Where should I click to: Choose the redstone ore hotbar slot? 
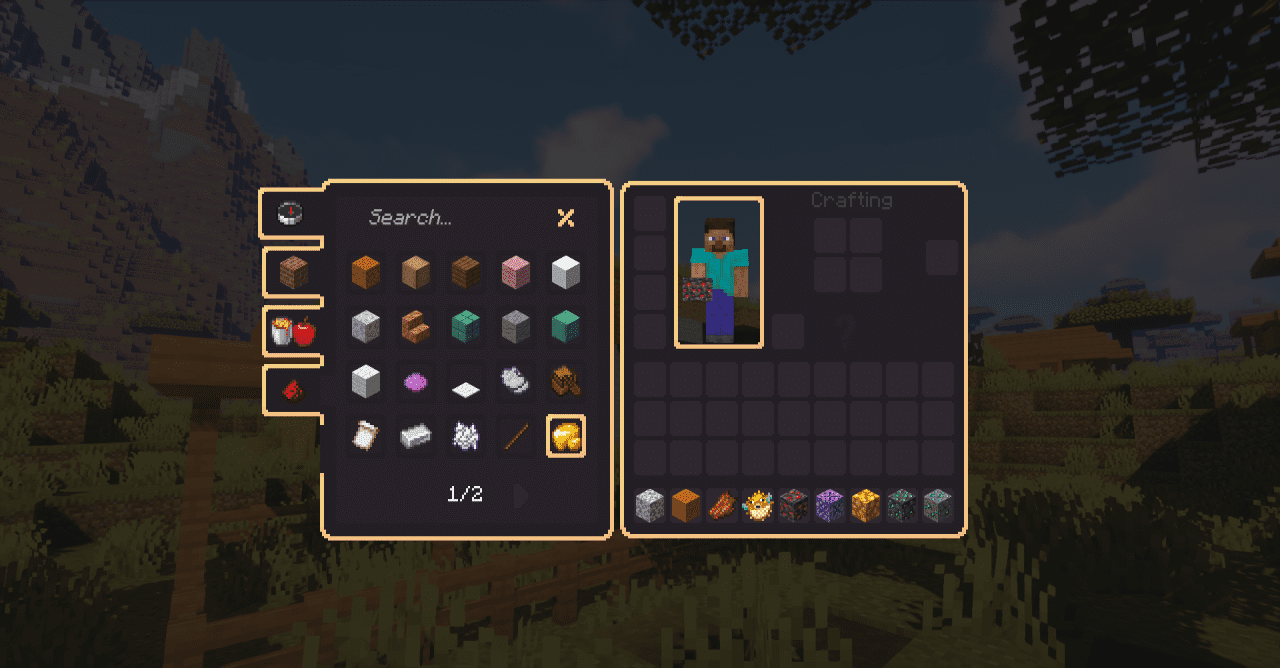tap(795, 506)
